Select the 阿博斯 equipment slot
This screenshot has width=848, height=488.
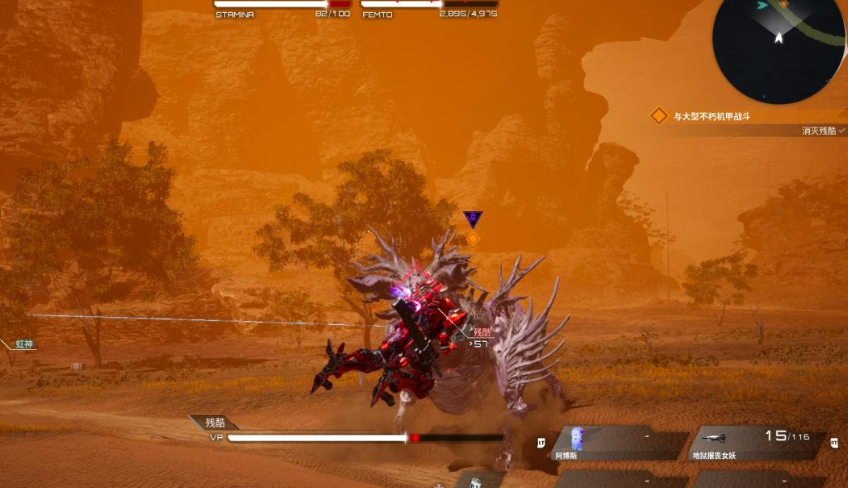coord(618,444)
